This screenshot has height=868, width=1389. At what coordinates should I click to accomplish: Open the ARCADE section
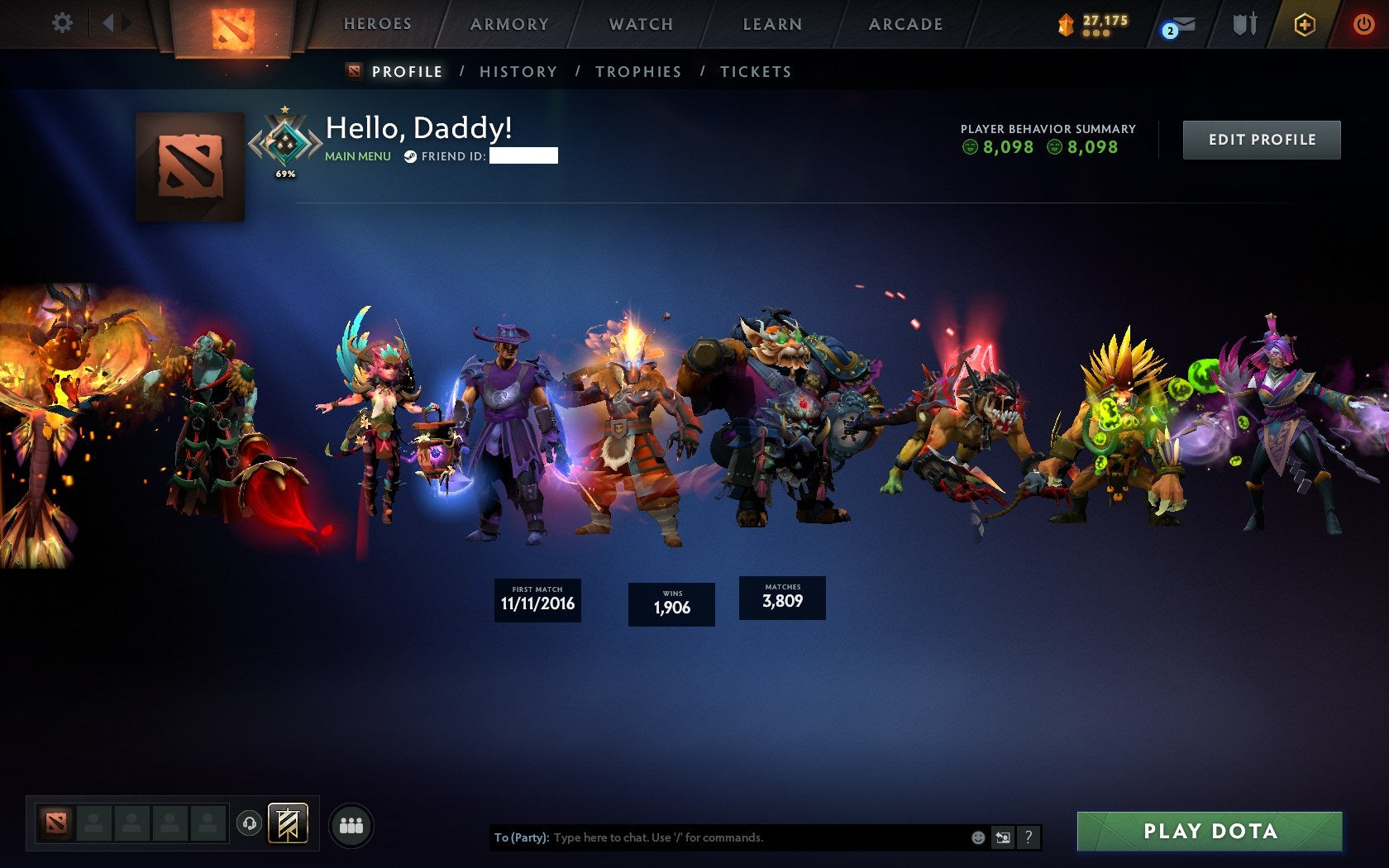click(905, 24)
